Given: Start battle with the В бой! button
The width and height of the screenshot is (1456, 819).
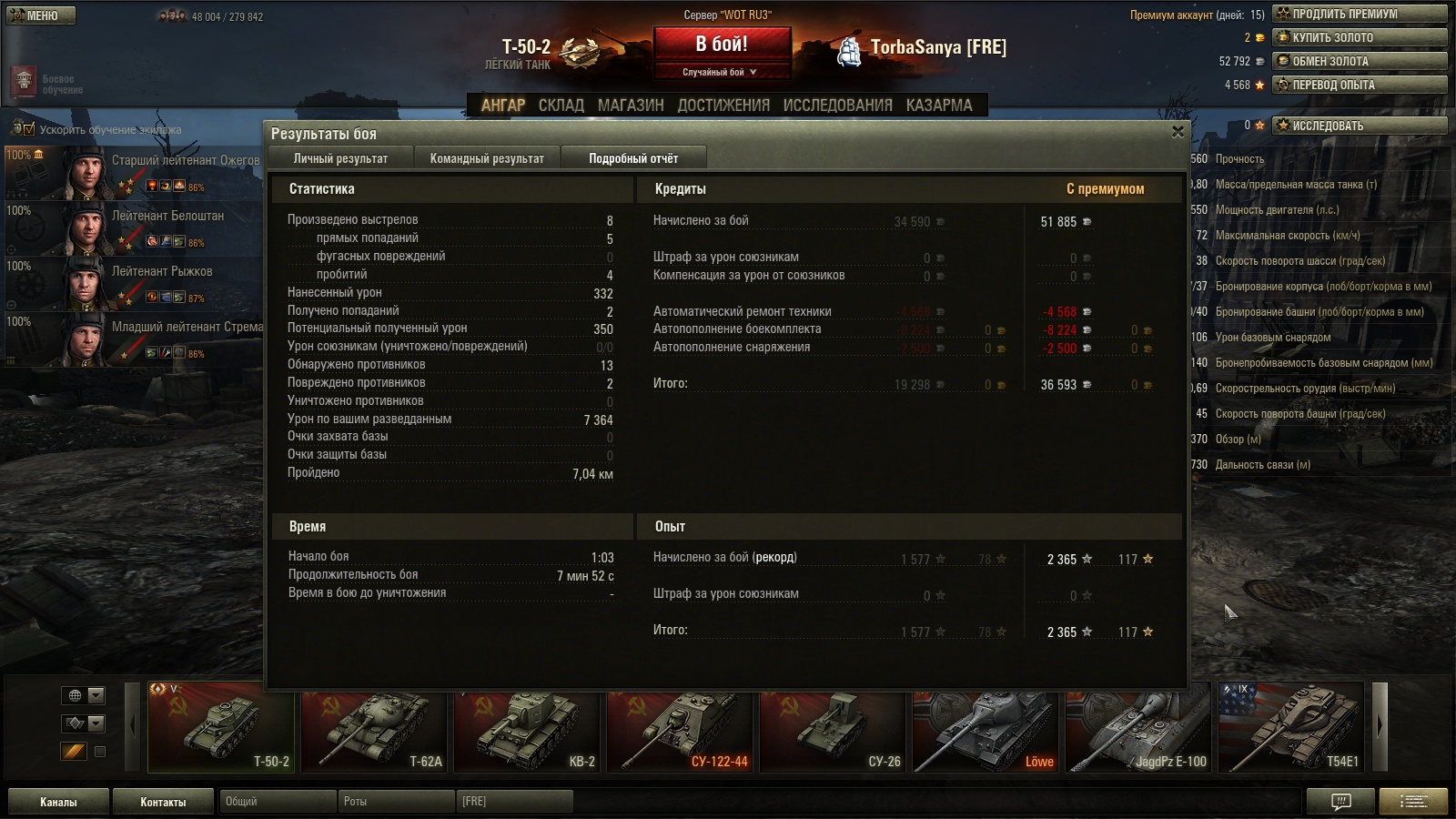Looking at the screenshot, I should (x=722, y=45).
